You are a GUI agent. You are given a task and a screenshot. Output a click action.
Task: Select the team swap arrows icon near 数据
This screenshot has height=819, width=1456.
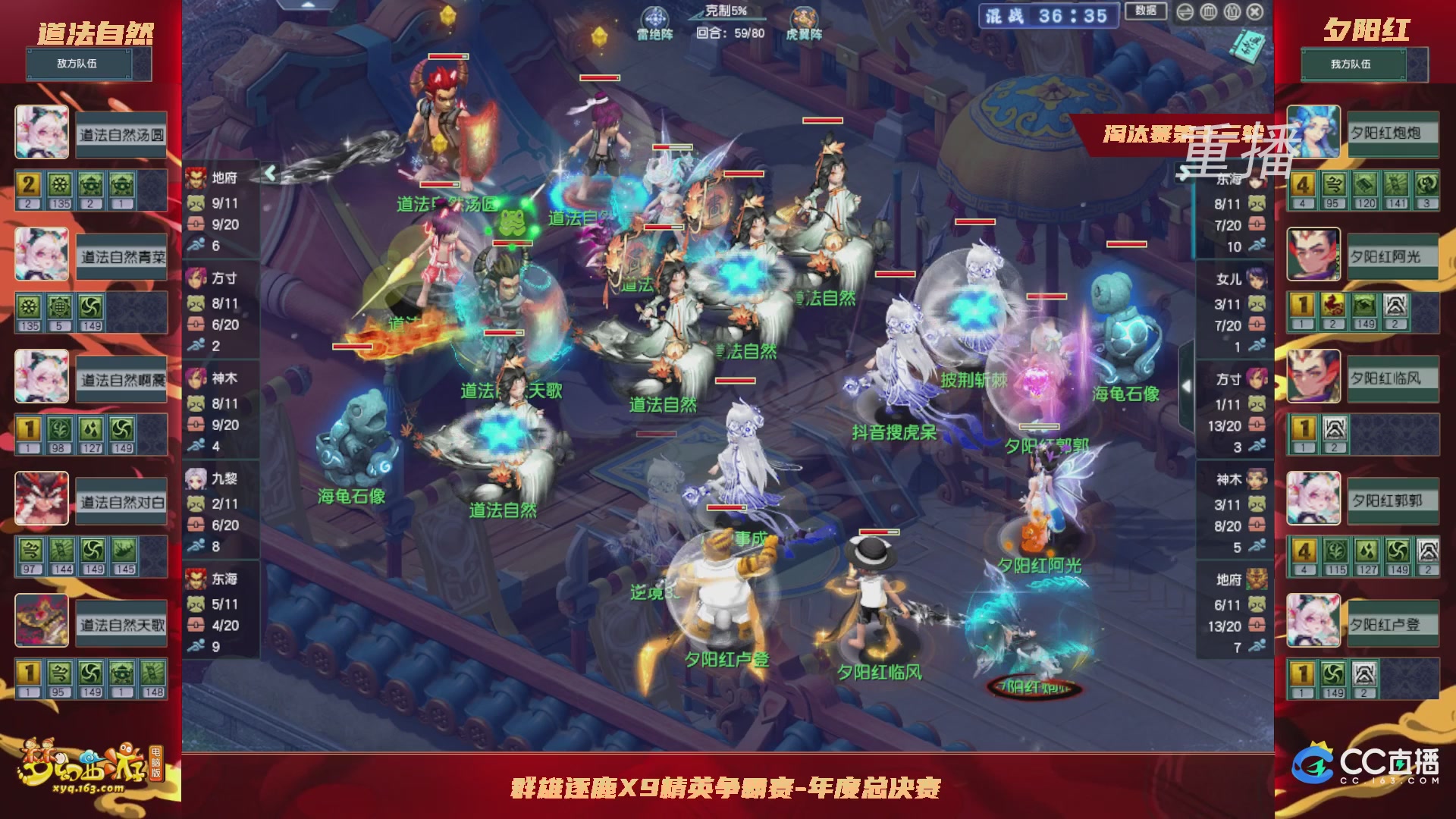click(1184, 12)
